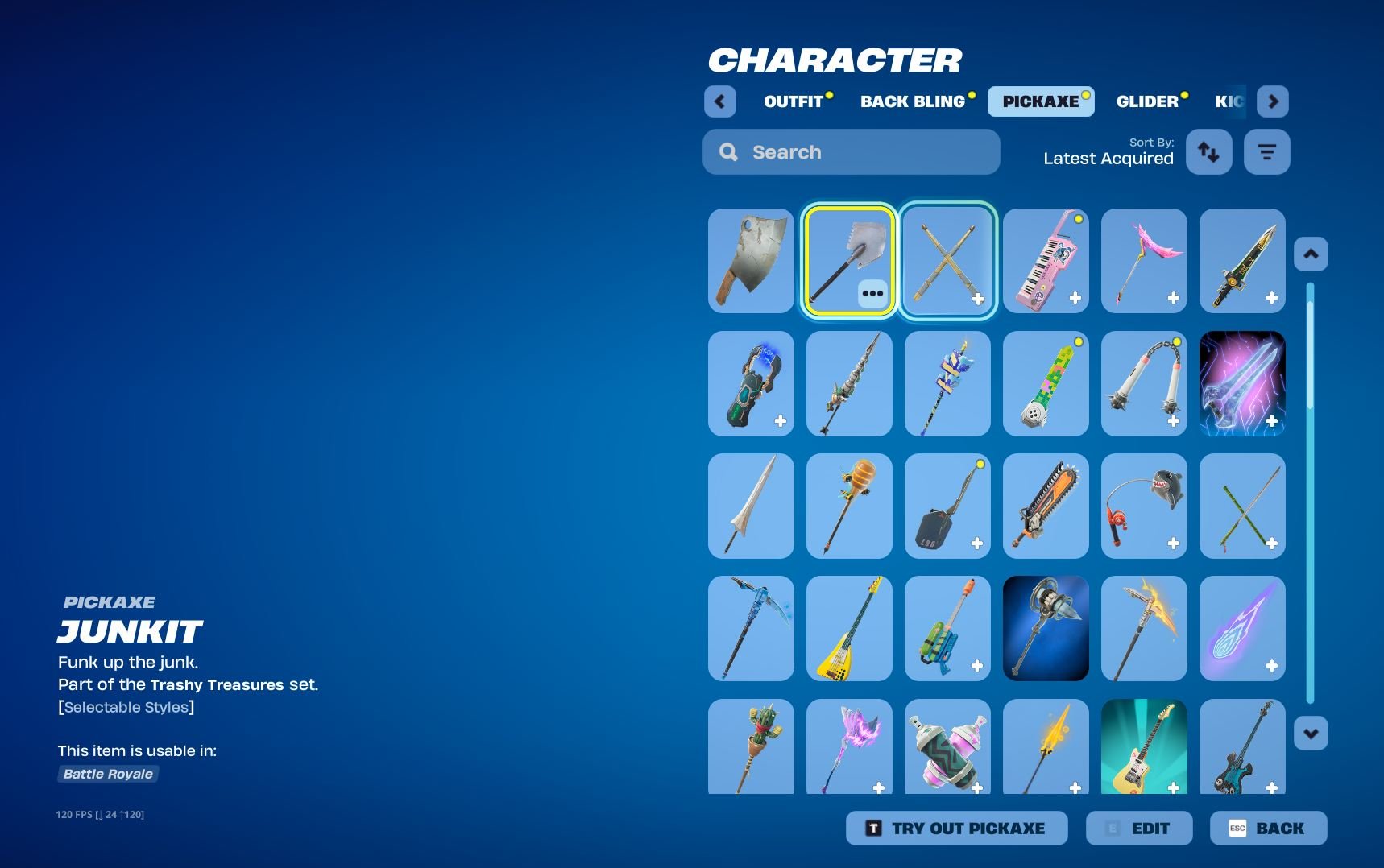Click the scroll up arrow beside the grid
The image size is (1384, 868).
1311,253
